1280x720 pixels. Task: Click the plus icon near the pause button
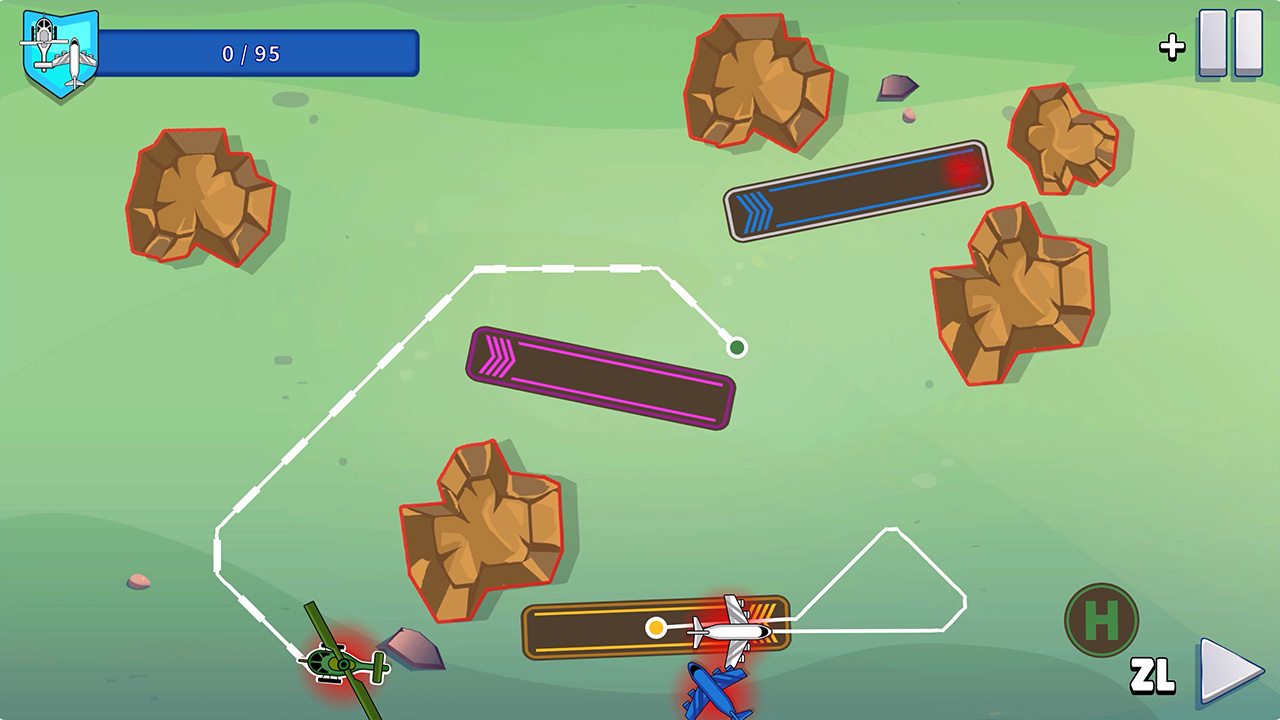coord(1170,46)
